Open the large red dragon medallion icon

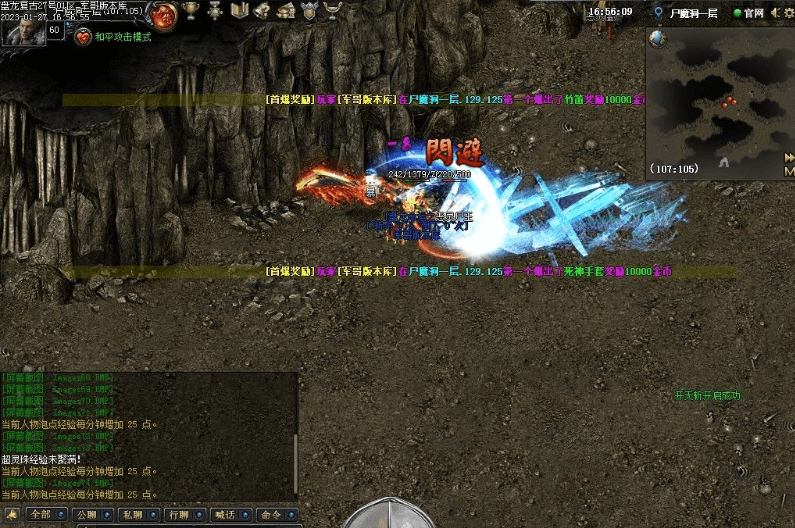point(165,13)
